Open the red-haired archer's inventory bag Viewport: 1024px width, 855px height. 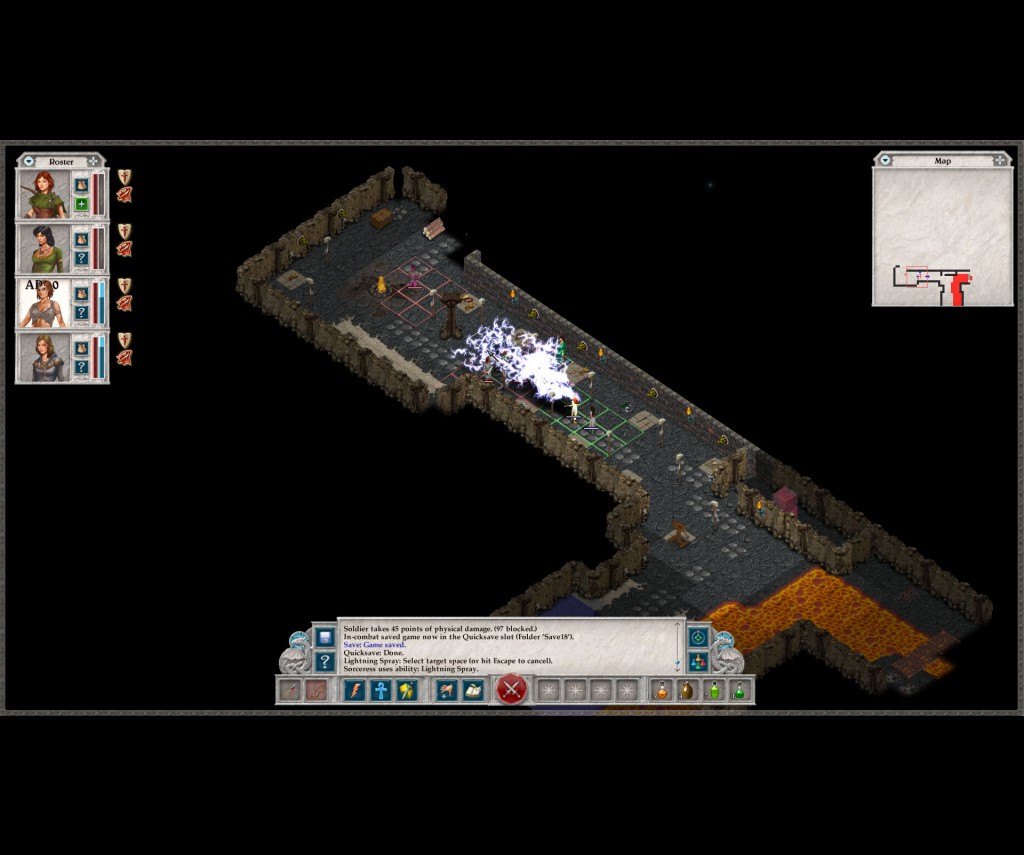82,185
